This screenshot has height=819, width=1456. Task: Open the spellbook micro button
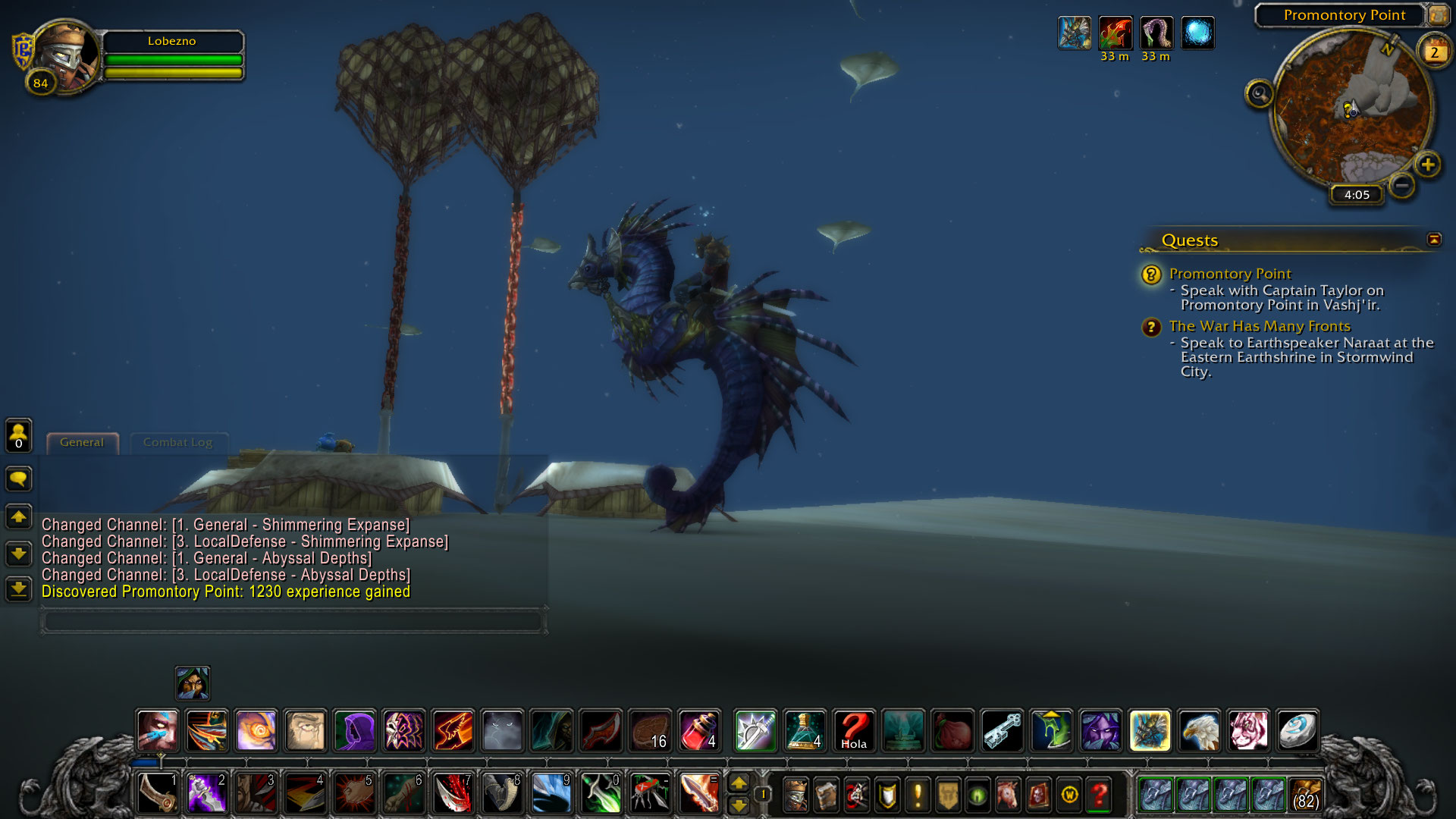pyautogui.click(x=827, y=795)
